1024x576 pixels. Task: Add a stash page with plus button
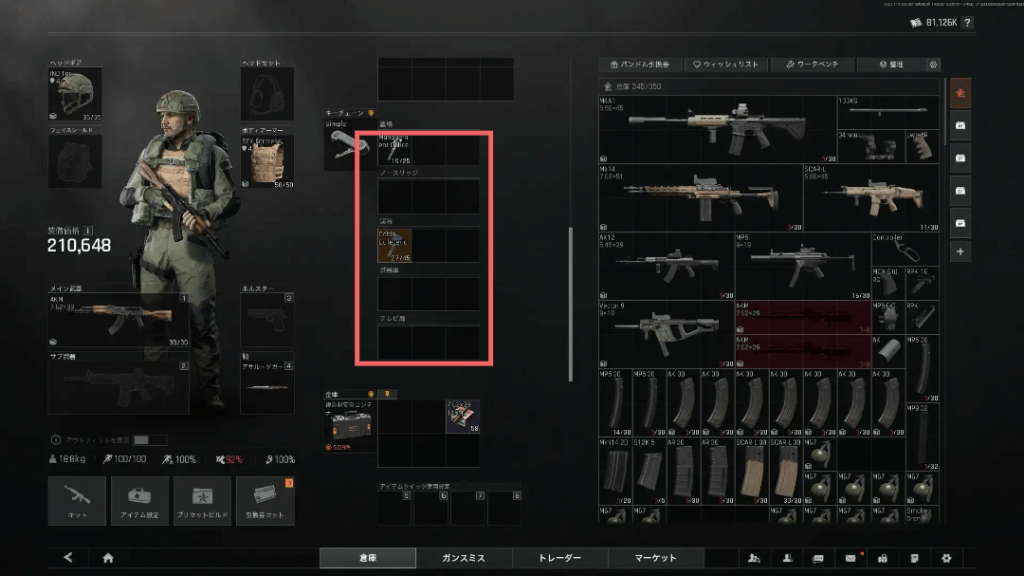(961, 251)
